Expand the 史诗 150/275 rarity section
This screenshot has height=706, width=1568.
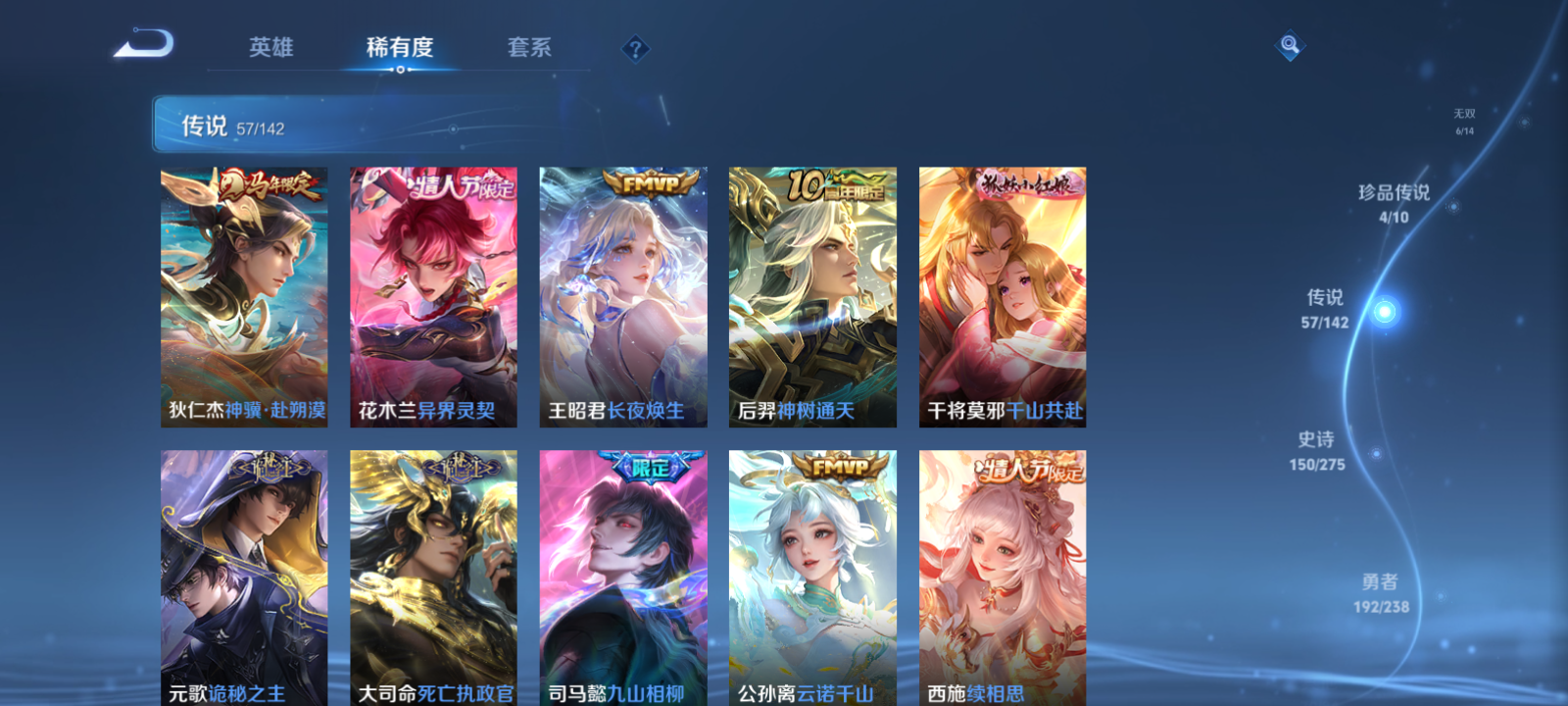pos(1318,451)
